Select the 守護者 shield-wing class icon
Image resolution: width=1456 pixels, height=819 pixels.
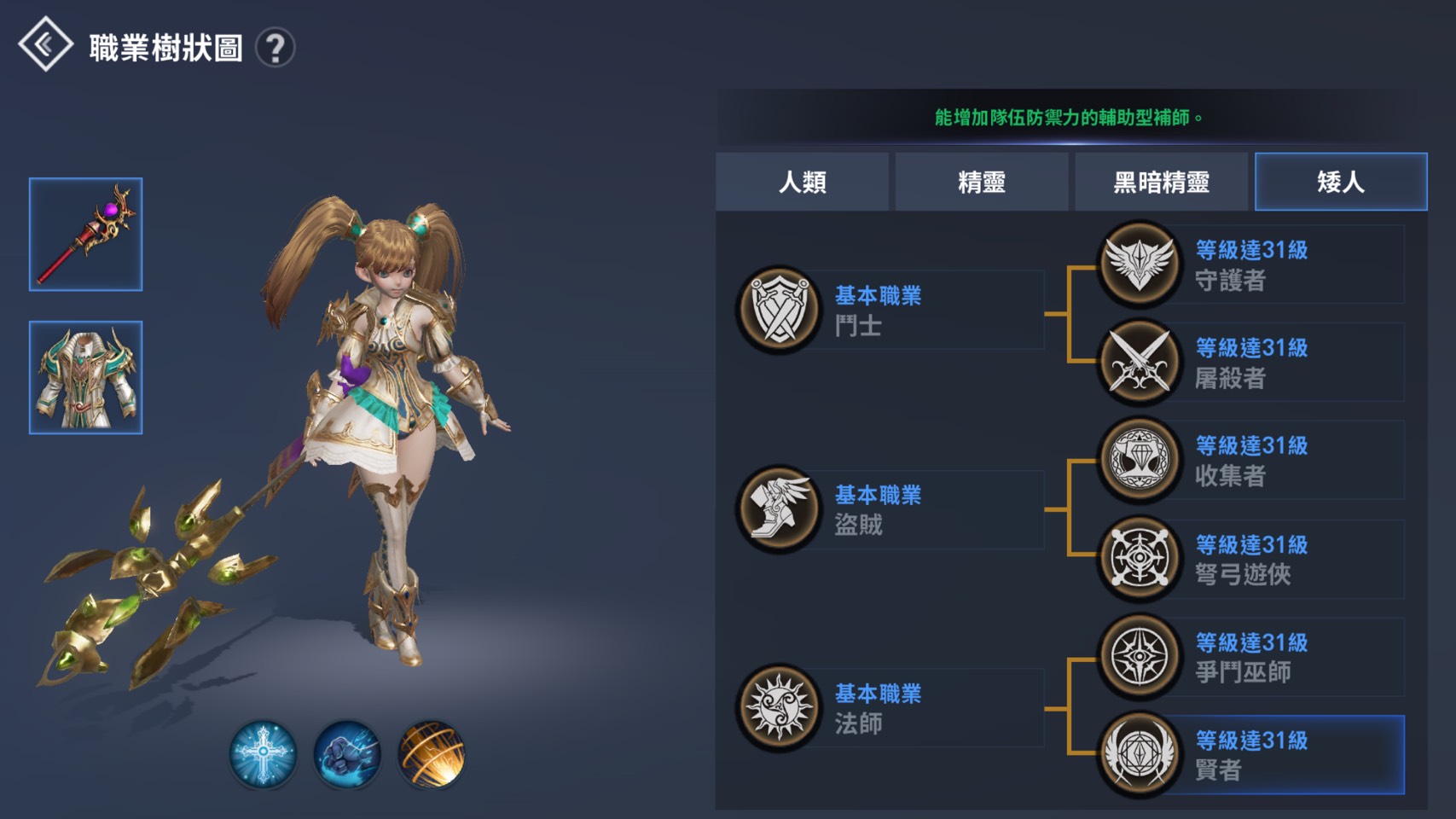[x=1139, y=264]
